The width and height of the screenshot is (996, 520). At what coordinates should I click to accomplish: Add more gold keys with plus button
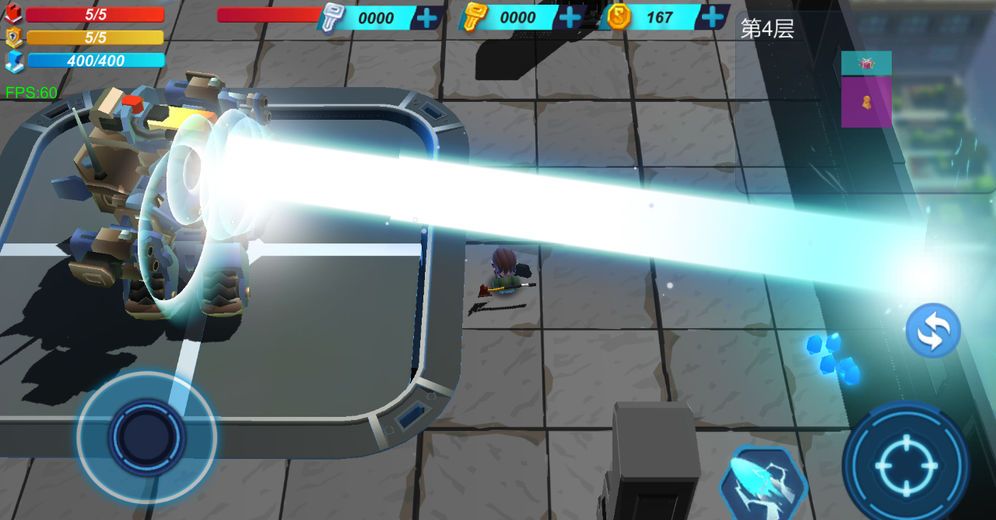click(570, 18)
